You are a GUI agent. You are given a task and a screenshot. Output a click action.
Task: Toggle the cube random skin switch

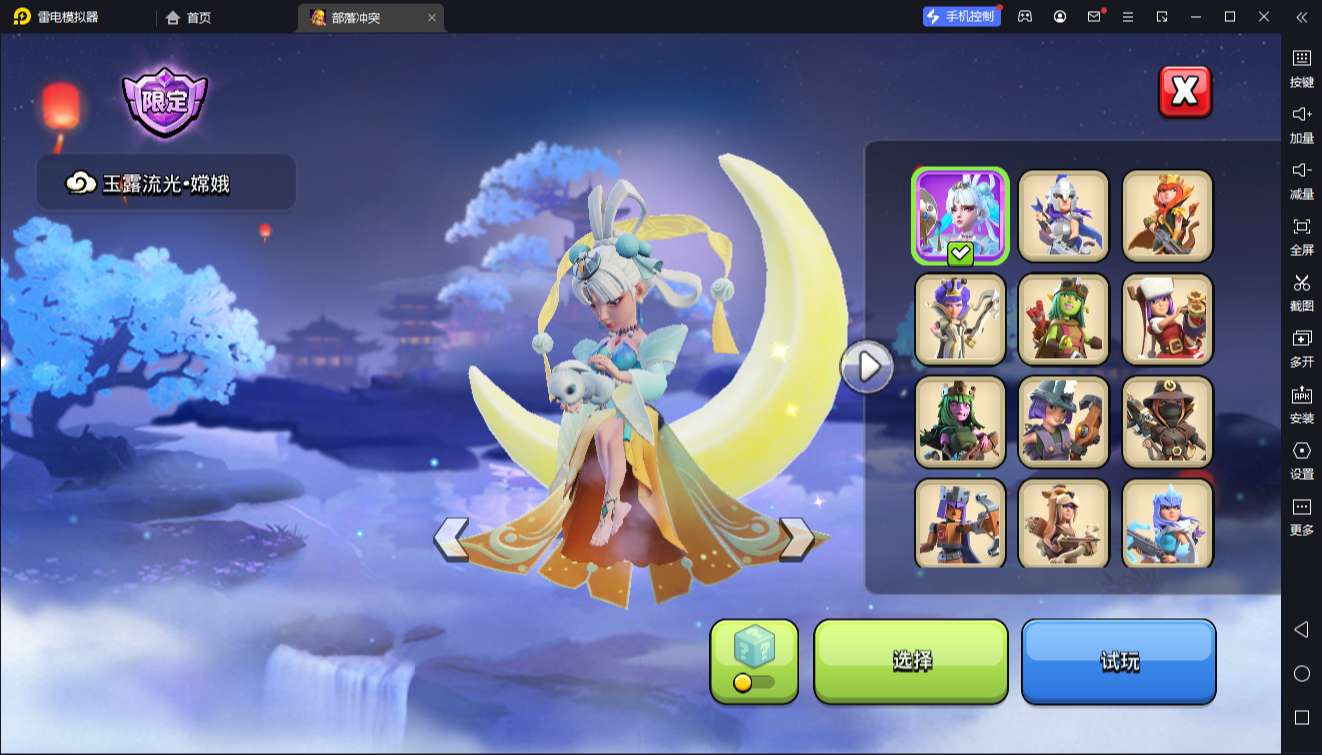pos(754,682)
